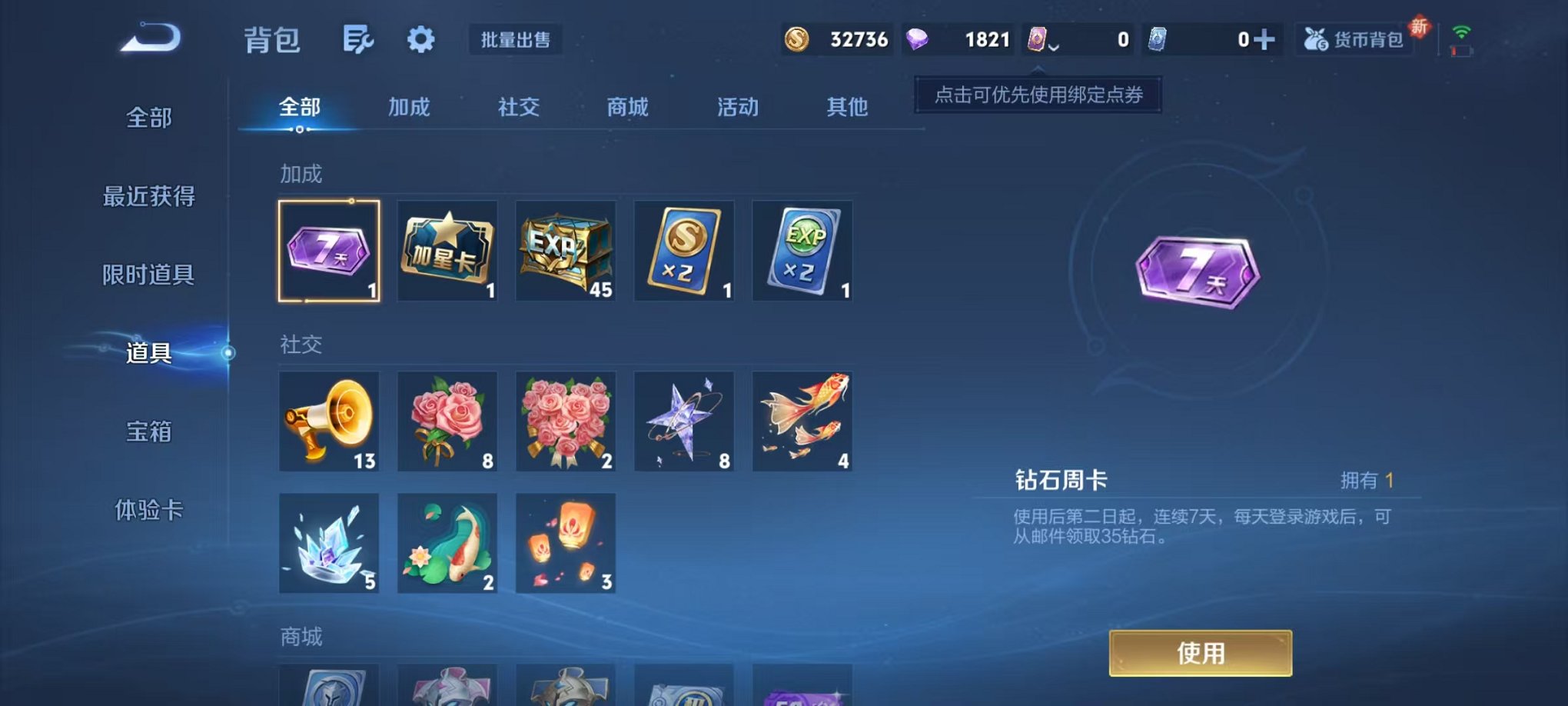The height and width of the screenshot is (706, 1568).
Task: Select the pink roses gift item
Action: point(447,421)
